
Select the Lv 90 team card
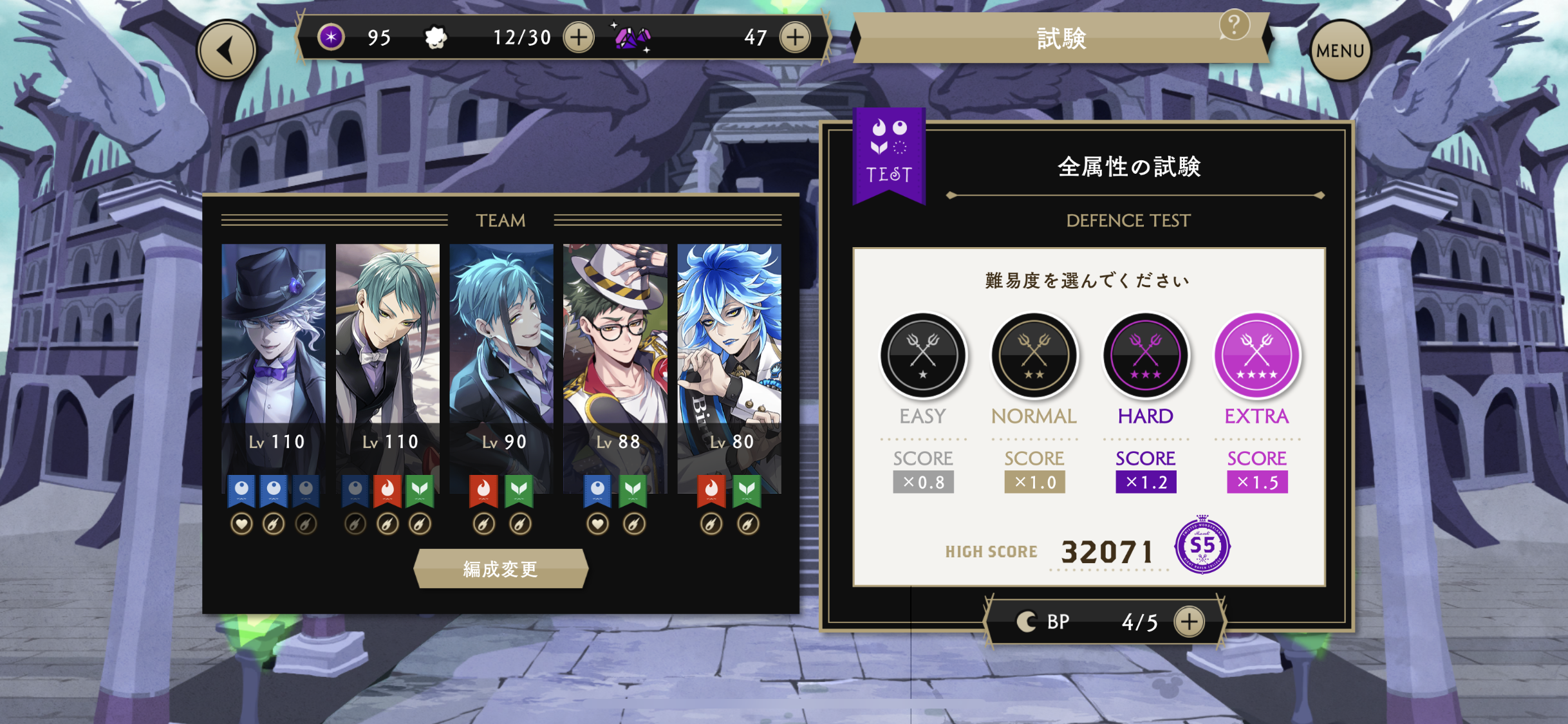(501, 367)
